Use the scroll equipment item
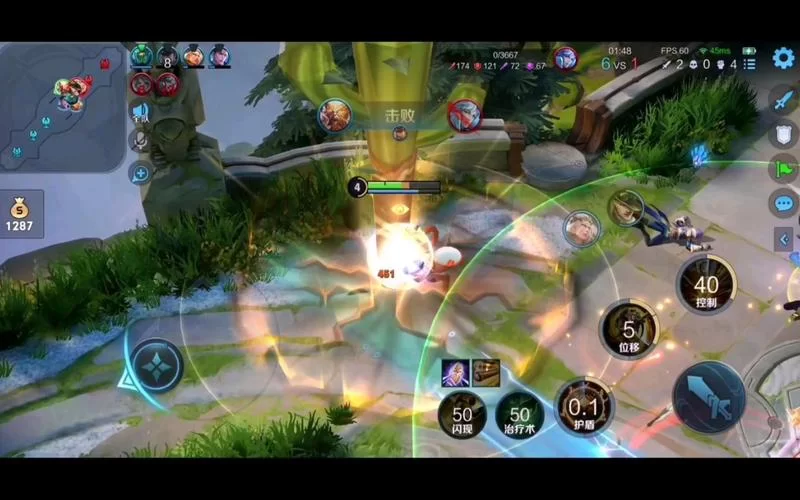This screenshot has width=800, height=500. pyautogui.click(x=486, y=373)
